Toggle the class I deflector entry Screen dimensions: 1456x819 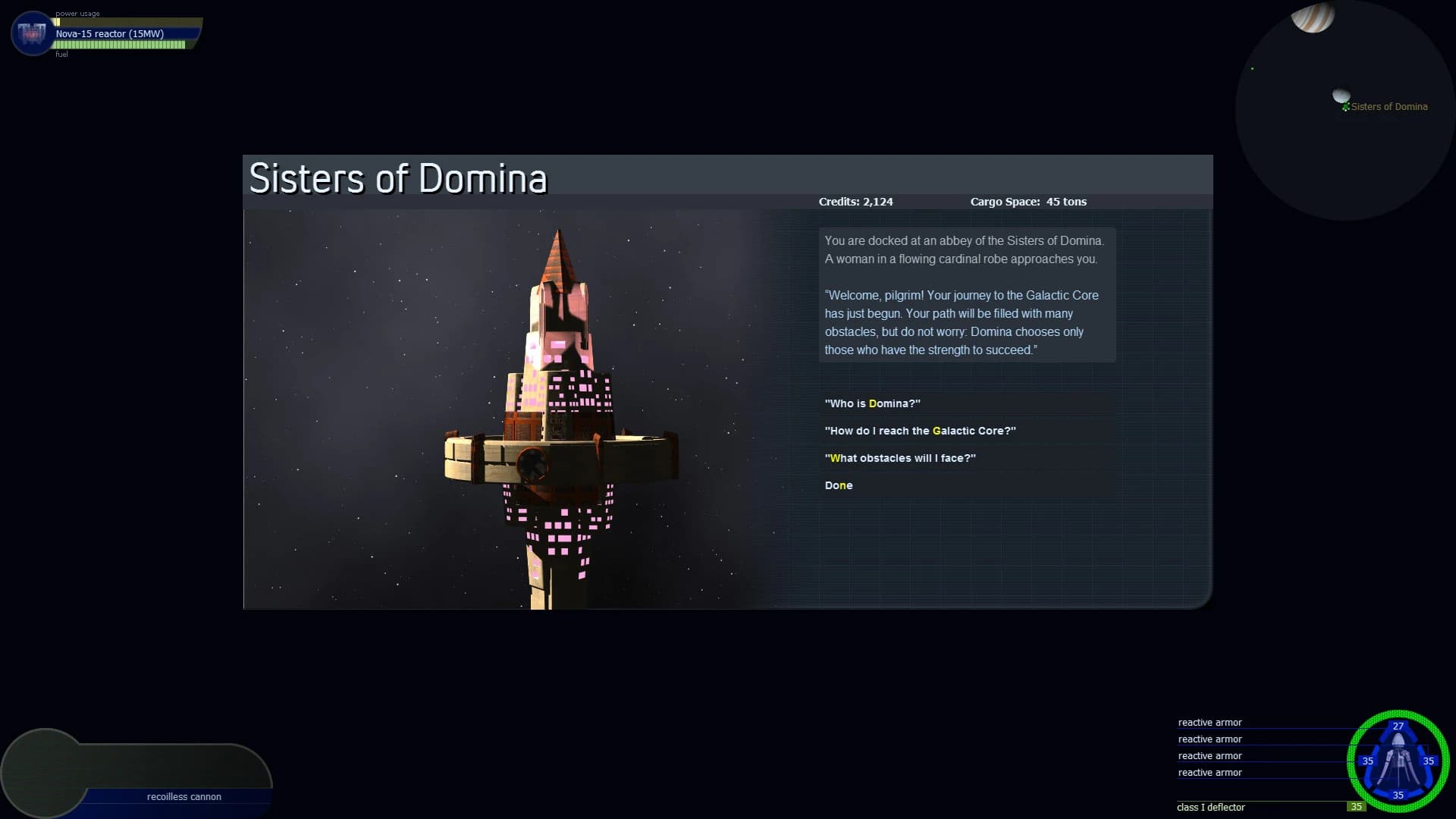point(1211,807)
